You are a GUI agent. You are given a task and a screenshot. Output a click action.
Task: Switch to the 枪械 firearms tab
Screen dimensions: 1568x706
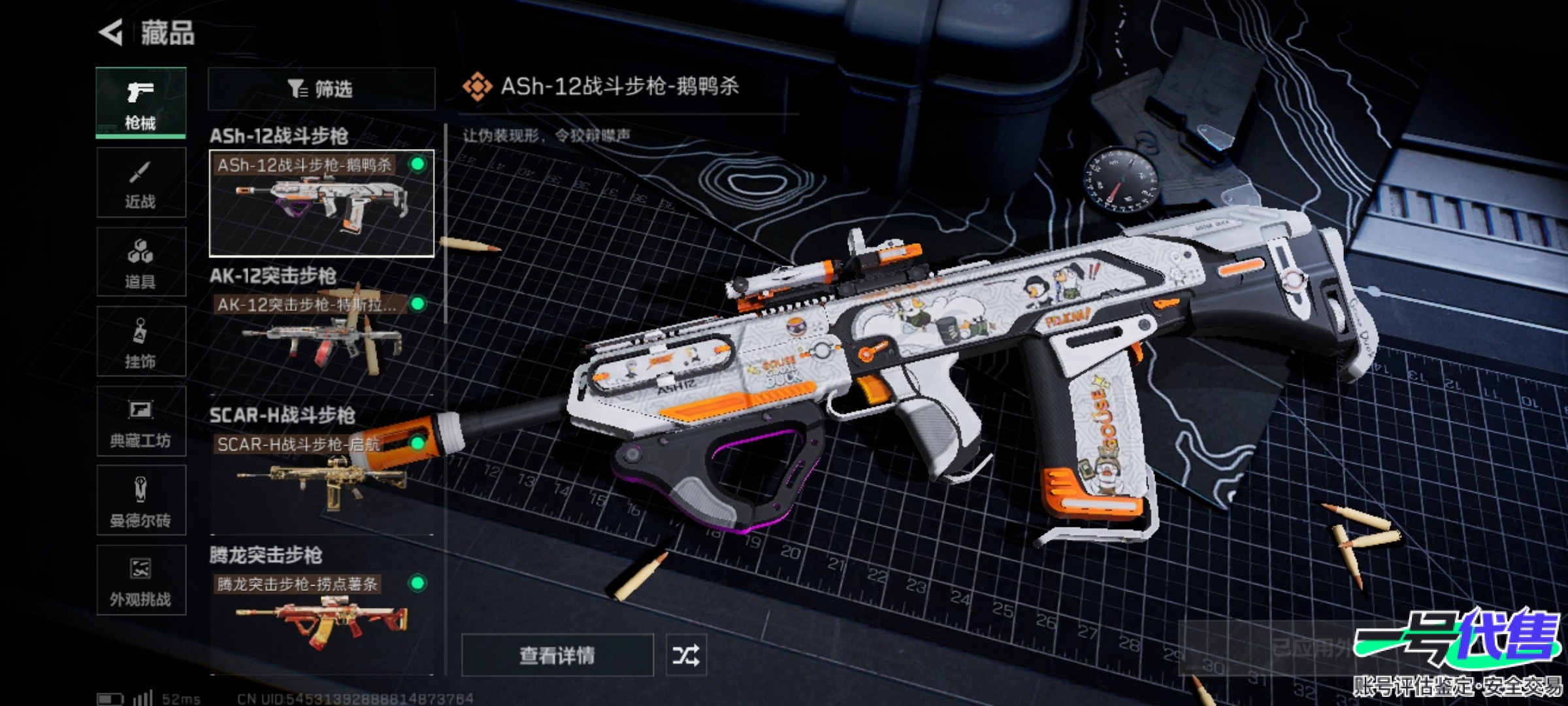coord(140,102)
